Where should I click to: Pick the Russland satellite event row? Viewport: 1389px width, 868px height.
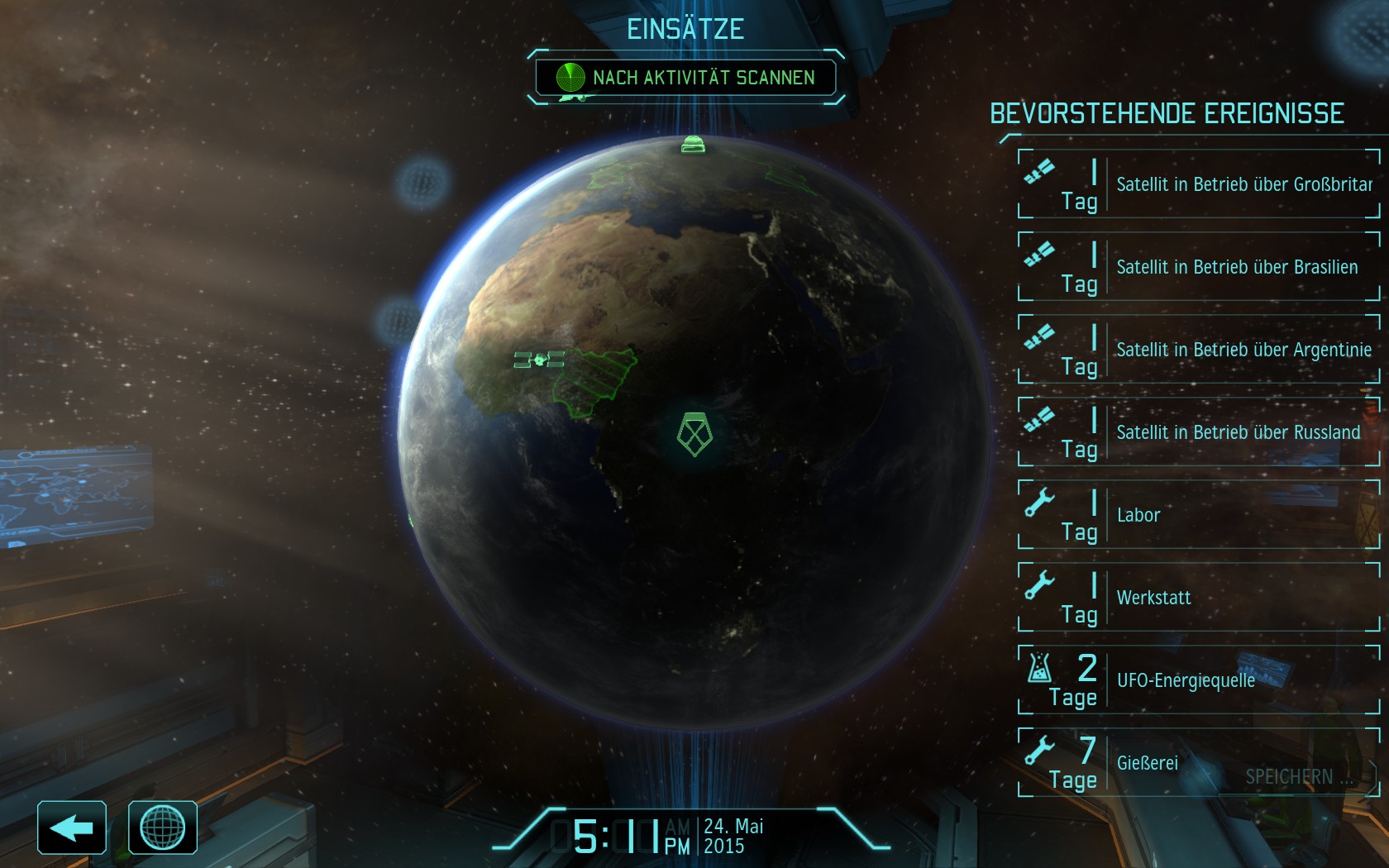pos(1199,432)
